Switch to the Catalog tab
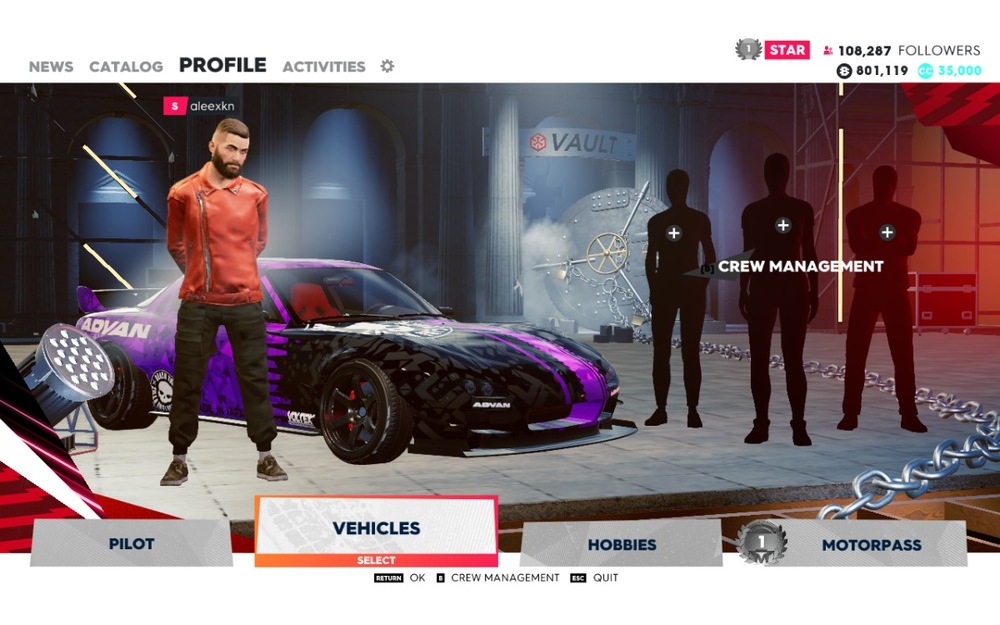The image size is (1000, 625). click(126, 67)
